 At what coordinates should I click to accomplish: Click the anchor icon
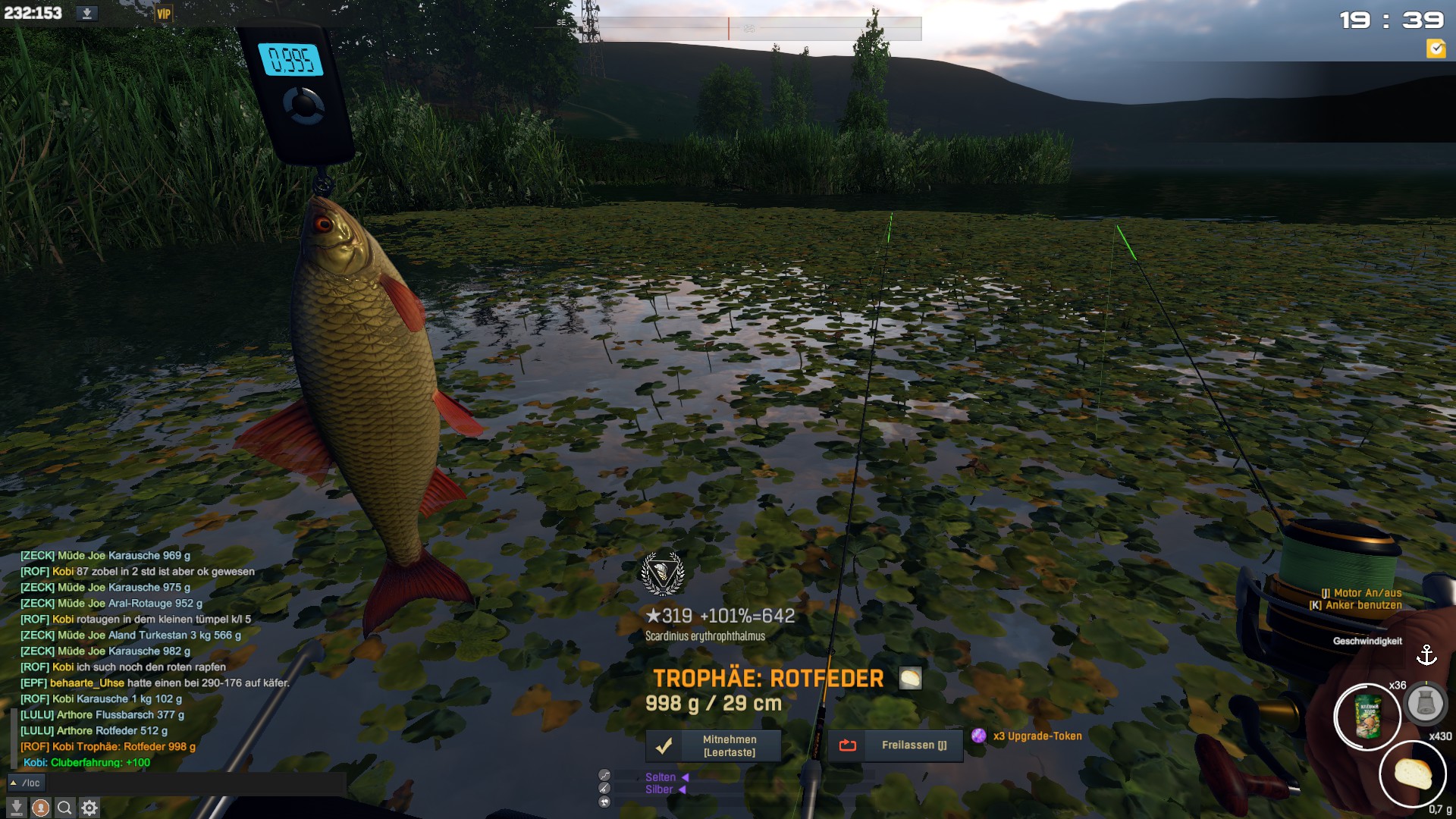[x=1426, y=654]
